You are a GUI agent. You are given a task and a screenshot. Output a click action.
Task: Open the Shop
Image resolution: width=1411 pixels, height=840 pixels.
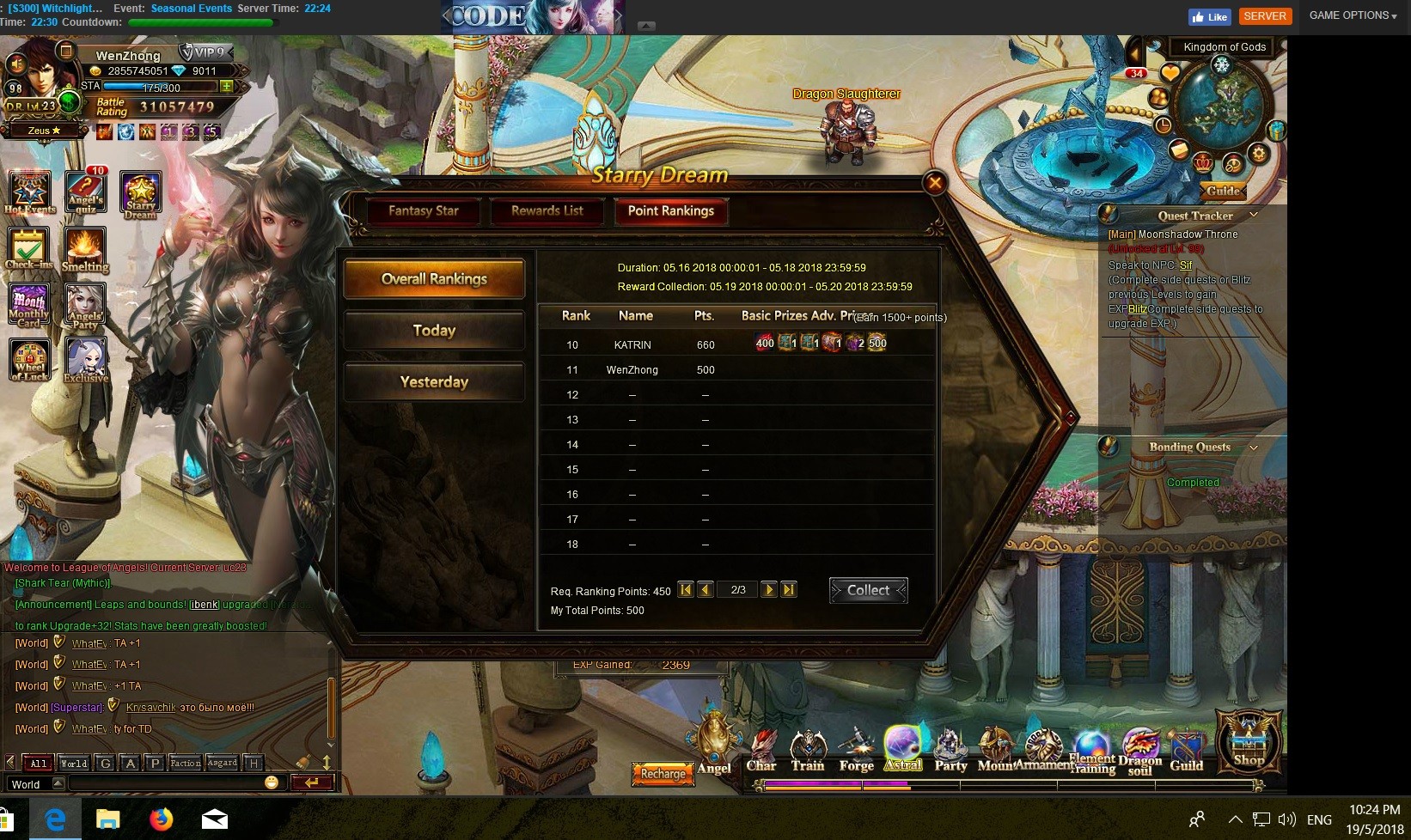(1248, 740)
